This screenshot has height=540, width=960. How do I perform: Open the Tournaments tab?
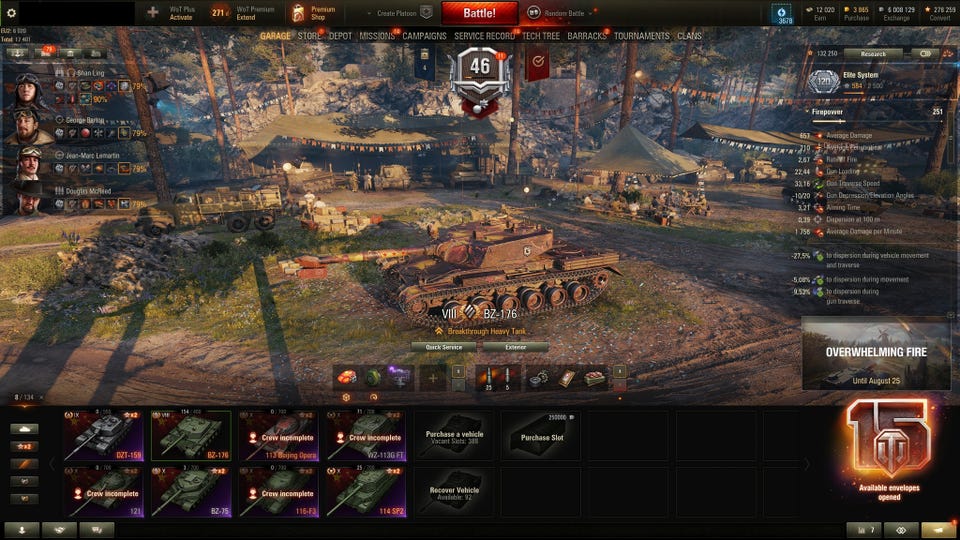pyautogui.click(x=641, y=36)
